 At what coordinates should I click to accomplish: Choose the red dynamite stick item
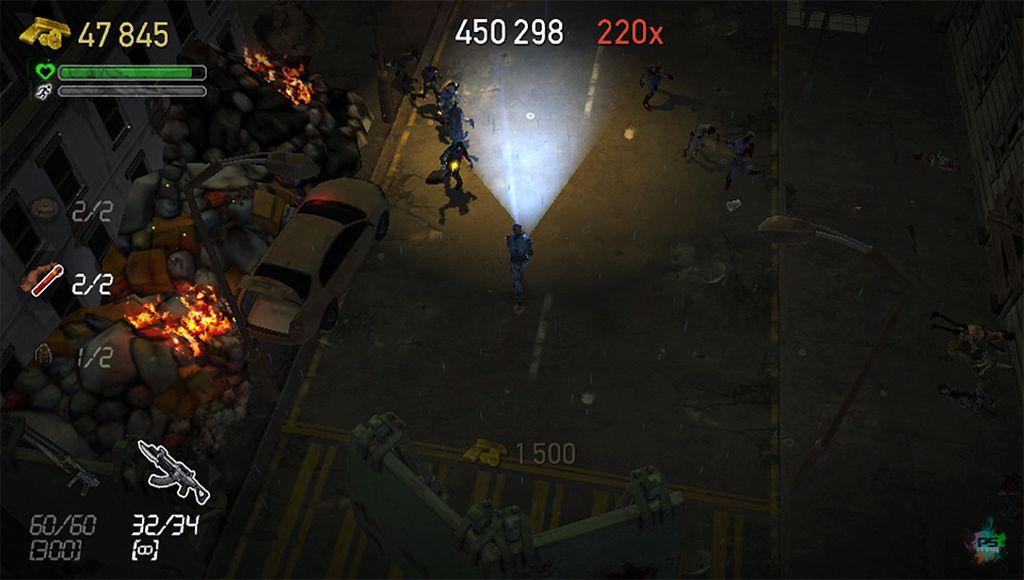41,280
